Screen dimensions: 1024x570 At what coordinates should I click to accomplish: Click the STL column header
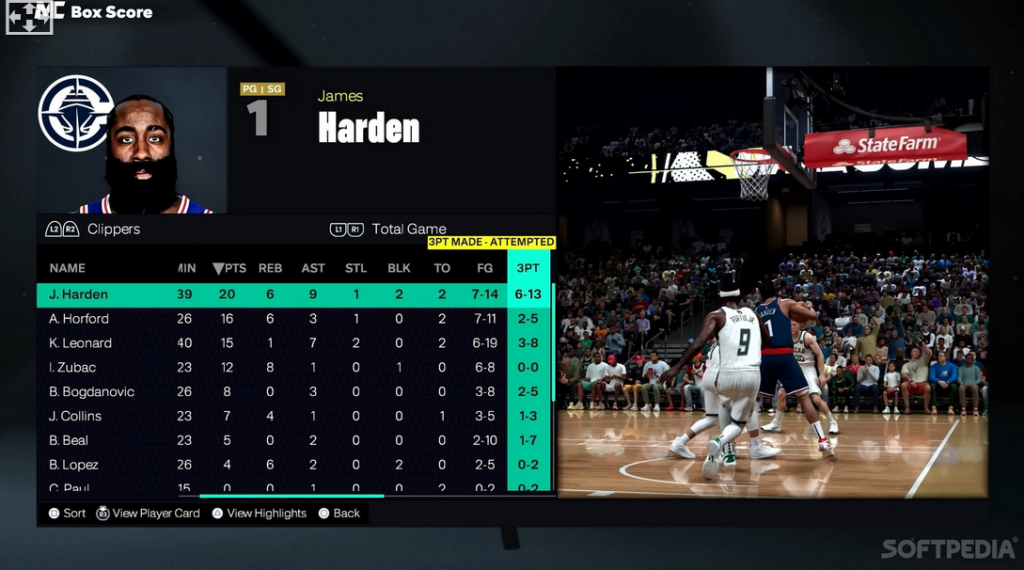pyautogui.click(x=356, y=268)
